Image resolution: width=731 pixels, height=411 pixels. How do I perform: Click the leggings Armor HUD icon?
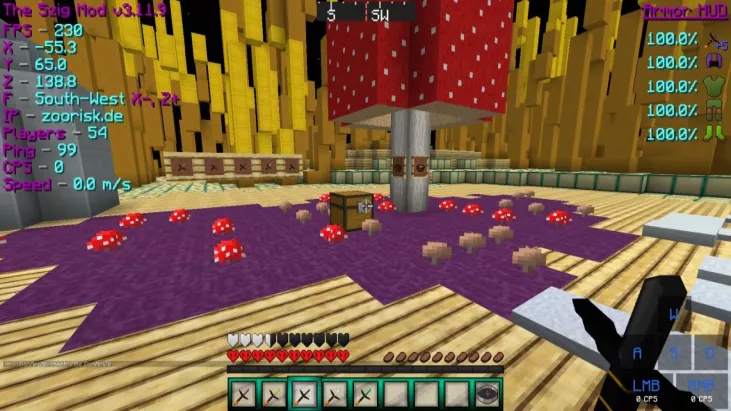click(x=715, y=110)
